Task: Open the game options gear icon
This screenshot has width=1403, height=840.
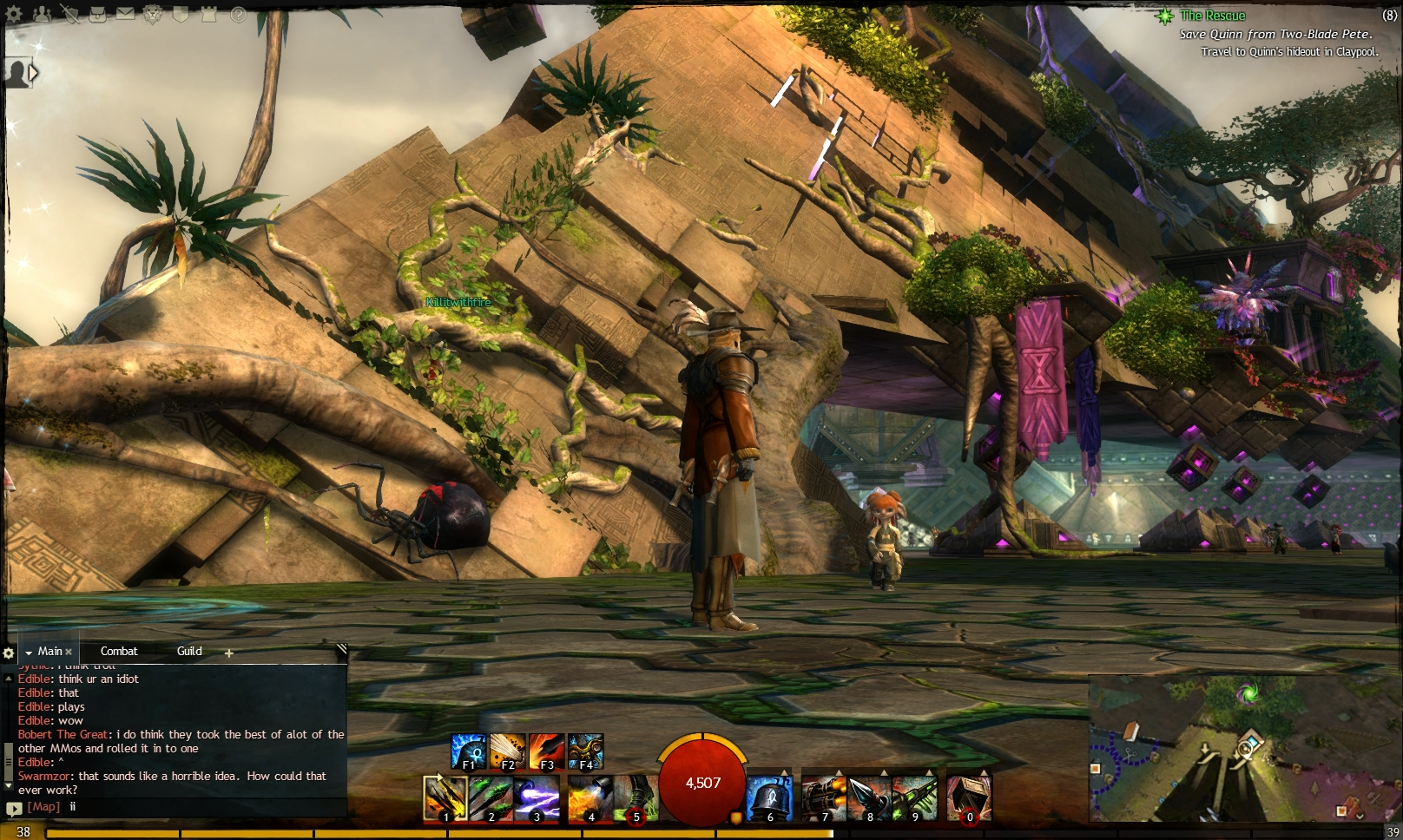Action: (13, 14)
